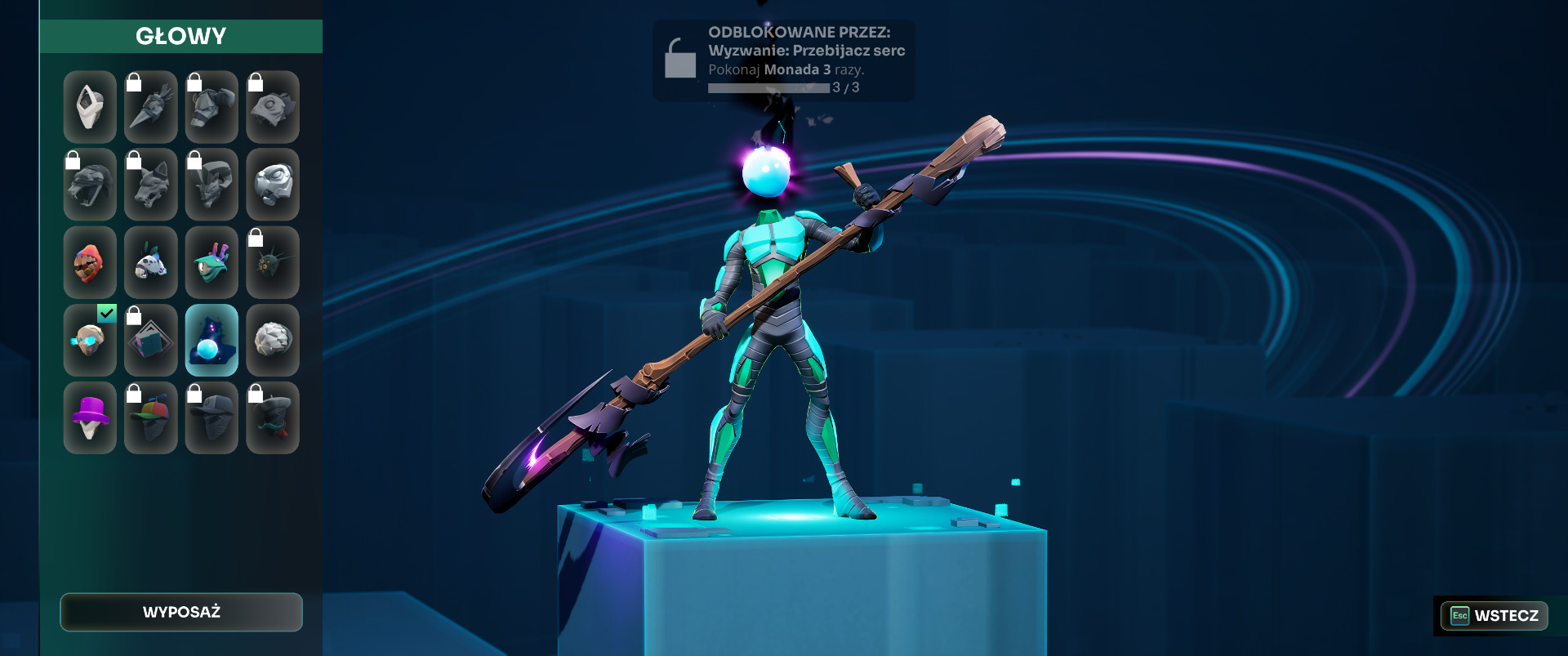The width and height of the screenshot is (1568, 656).
Task: Select the white default mask head
Action: [x=90, y=107]
